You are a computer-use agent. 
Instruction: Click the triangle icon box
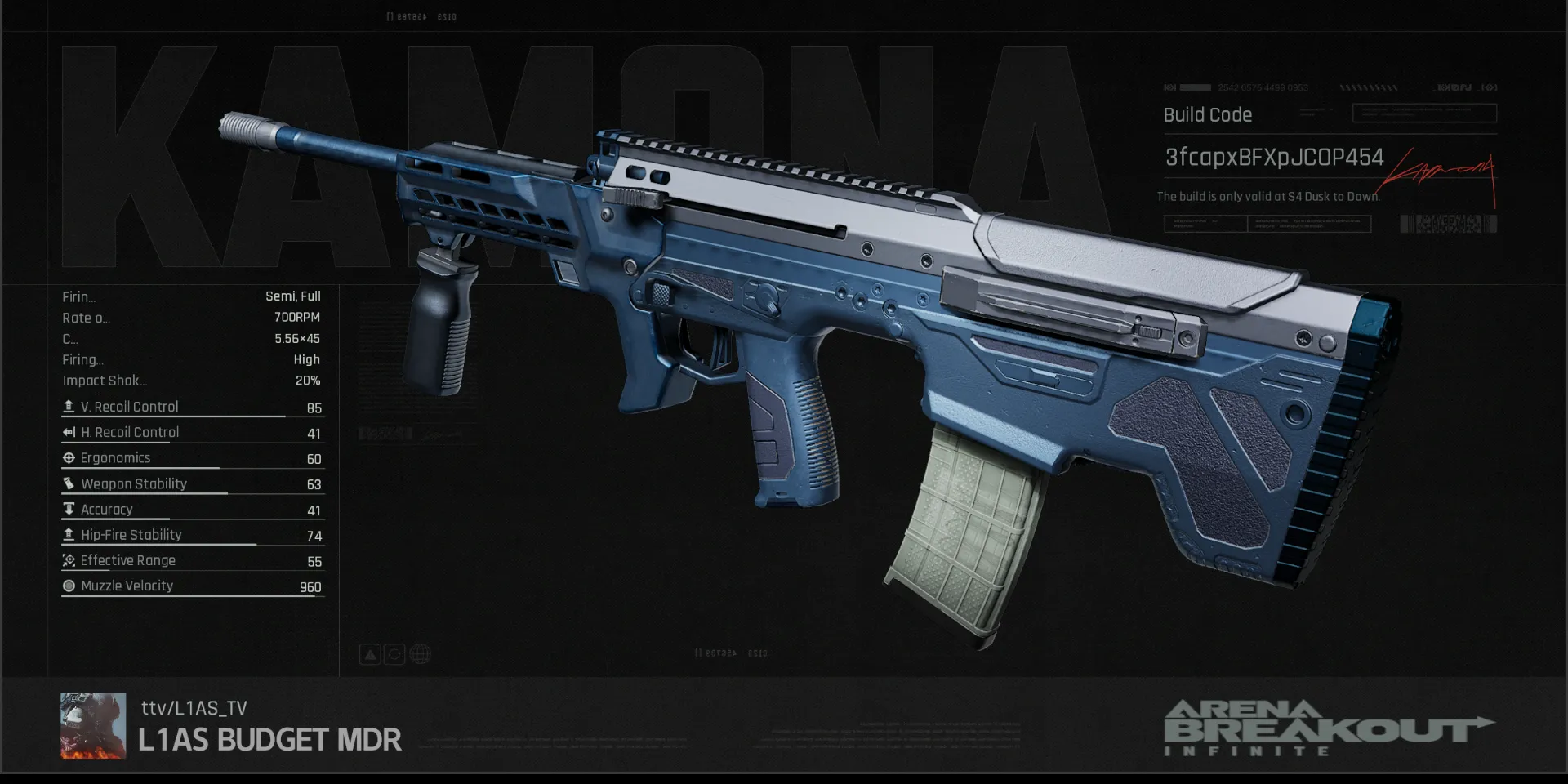[x=370, y=654]
